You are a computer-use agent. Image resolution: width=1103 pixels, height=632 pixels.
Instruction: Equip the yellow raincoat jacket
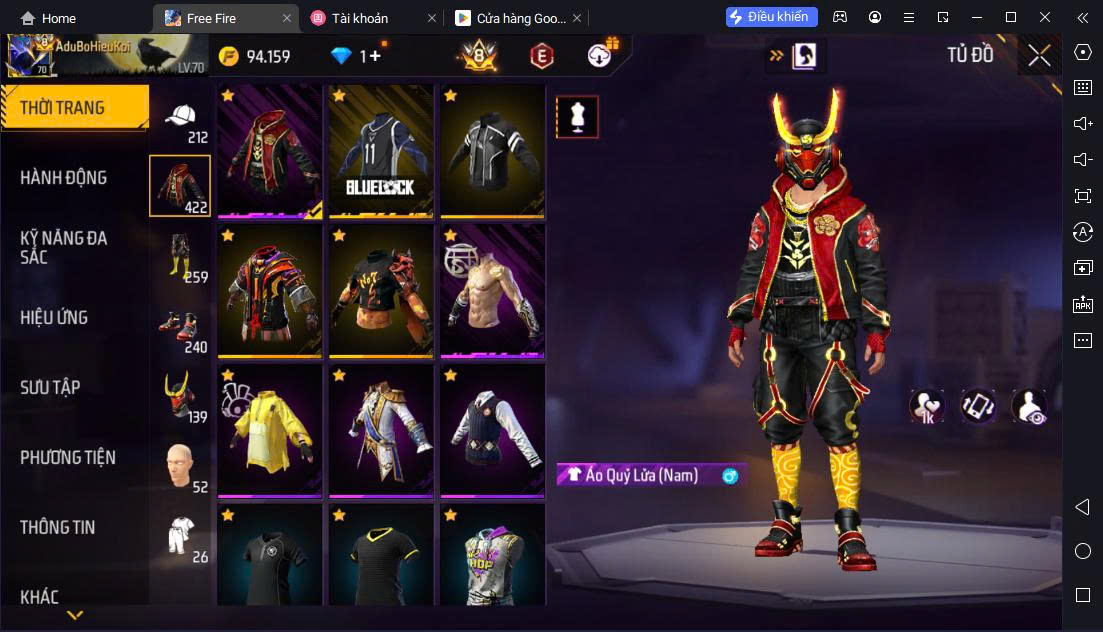pos(269,431)
